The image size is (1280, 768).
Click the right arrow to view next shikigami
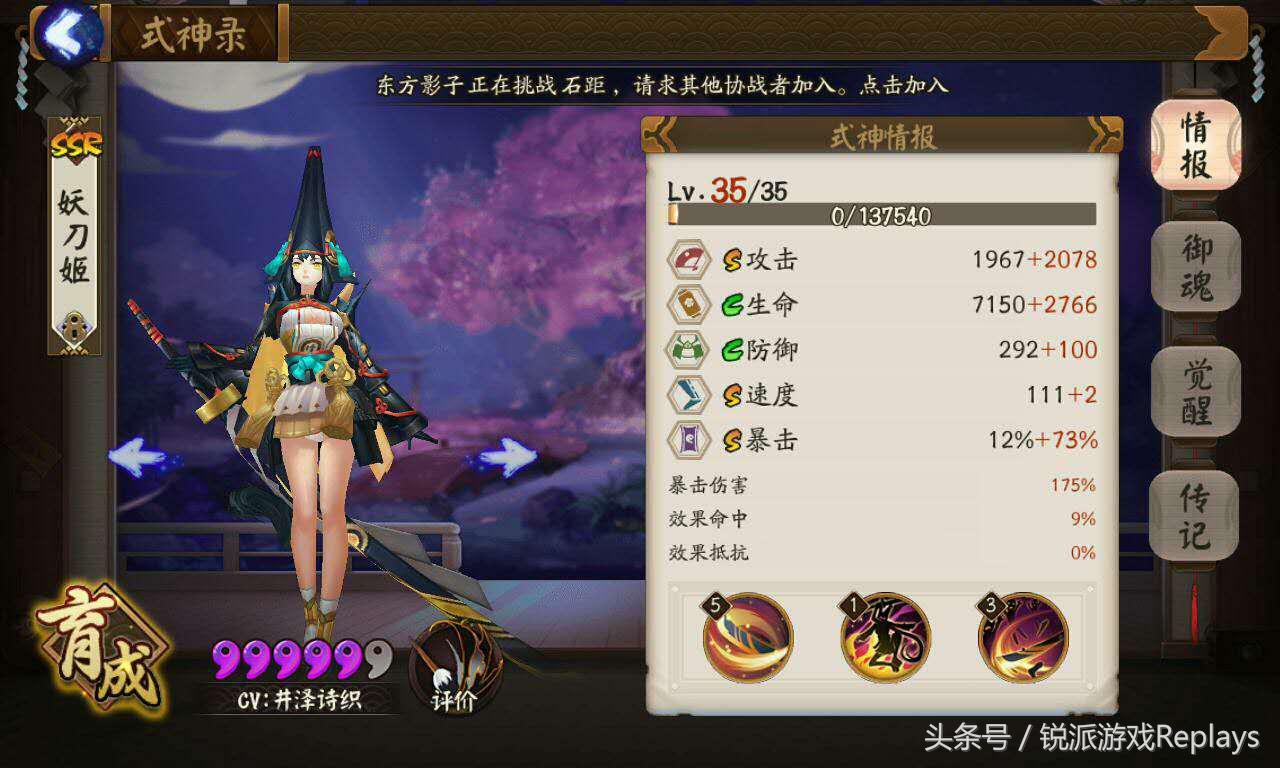(x=510, y=455)
